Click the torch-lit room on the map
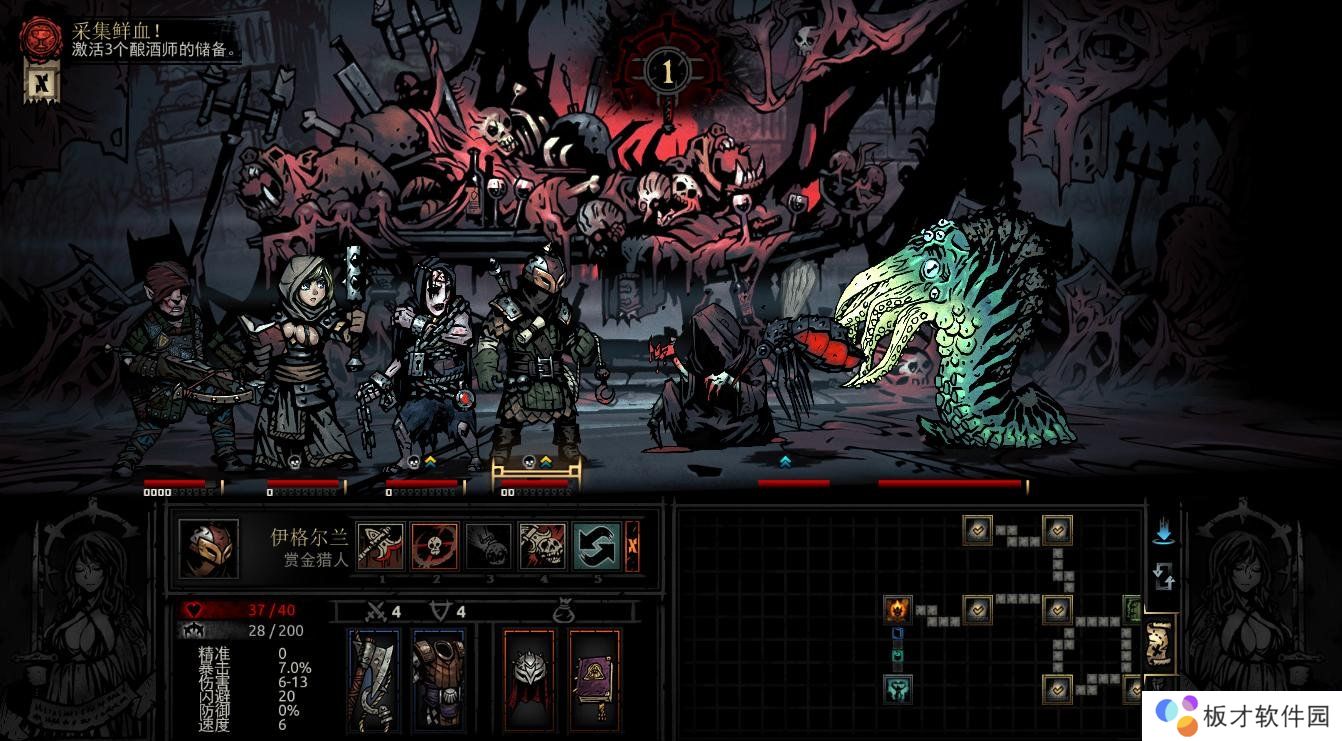 click(x=898, y=608)
